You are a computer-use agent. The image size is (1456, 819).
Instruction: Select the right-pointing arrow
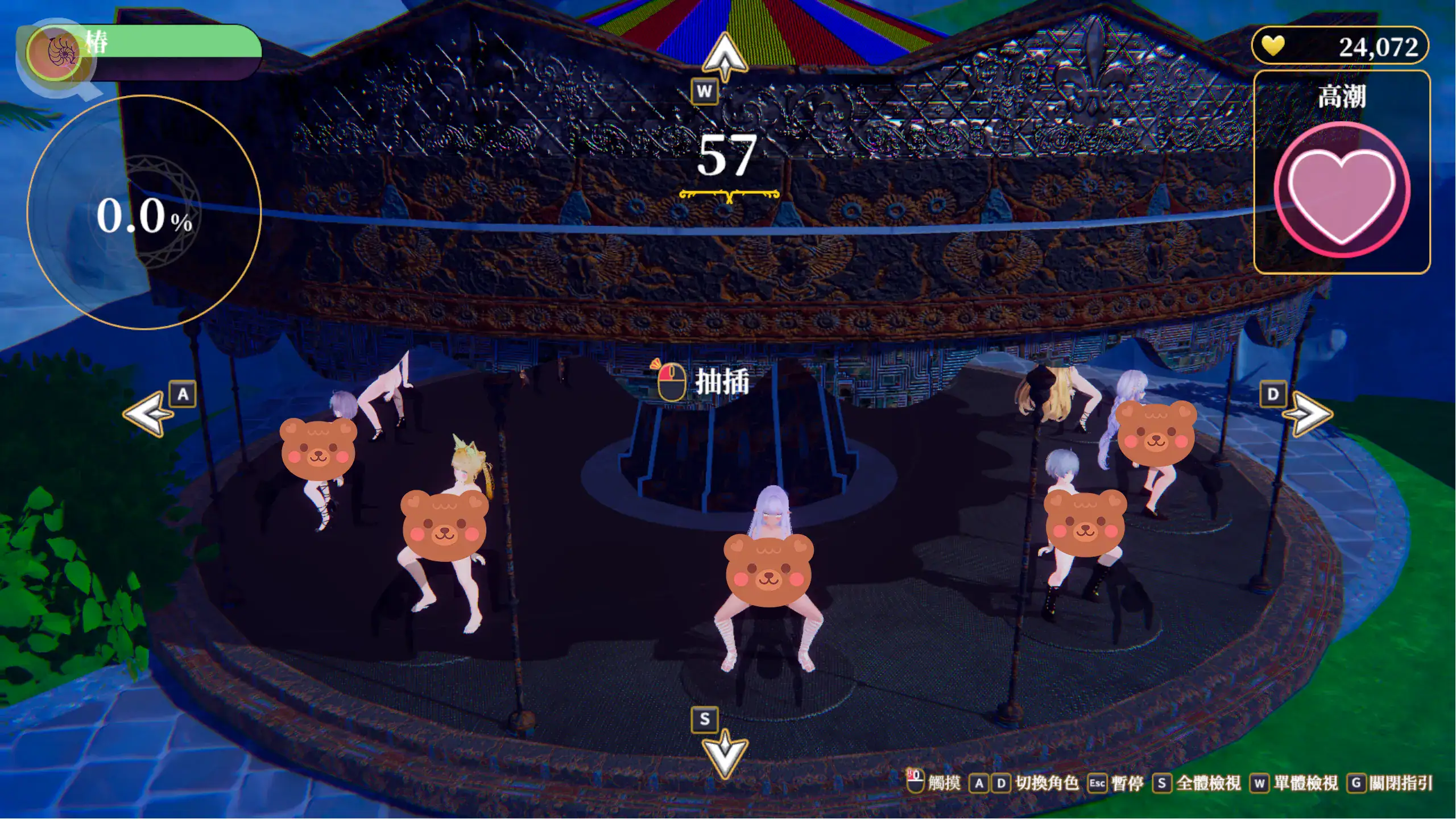(x=1309, y=413)
